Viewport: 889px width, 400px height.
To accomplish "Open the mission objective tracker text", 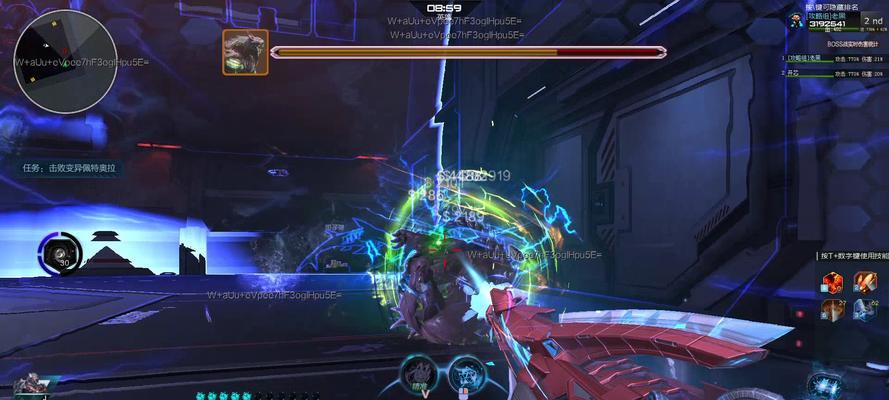I will tap(69, 168).
